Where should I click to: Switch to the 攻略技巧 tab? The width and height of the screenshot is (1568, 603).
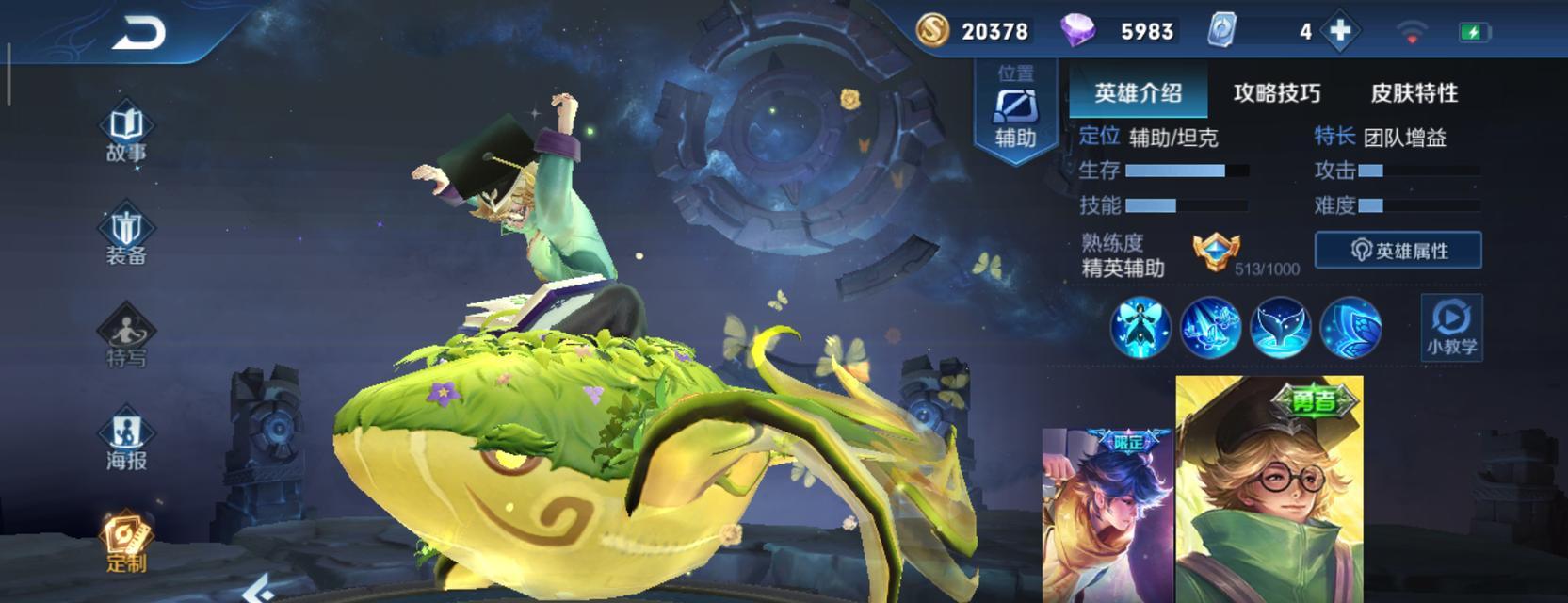[x=1276, y=92]
